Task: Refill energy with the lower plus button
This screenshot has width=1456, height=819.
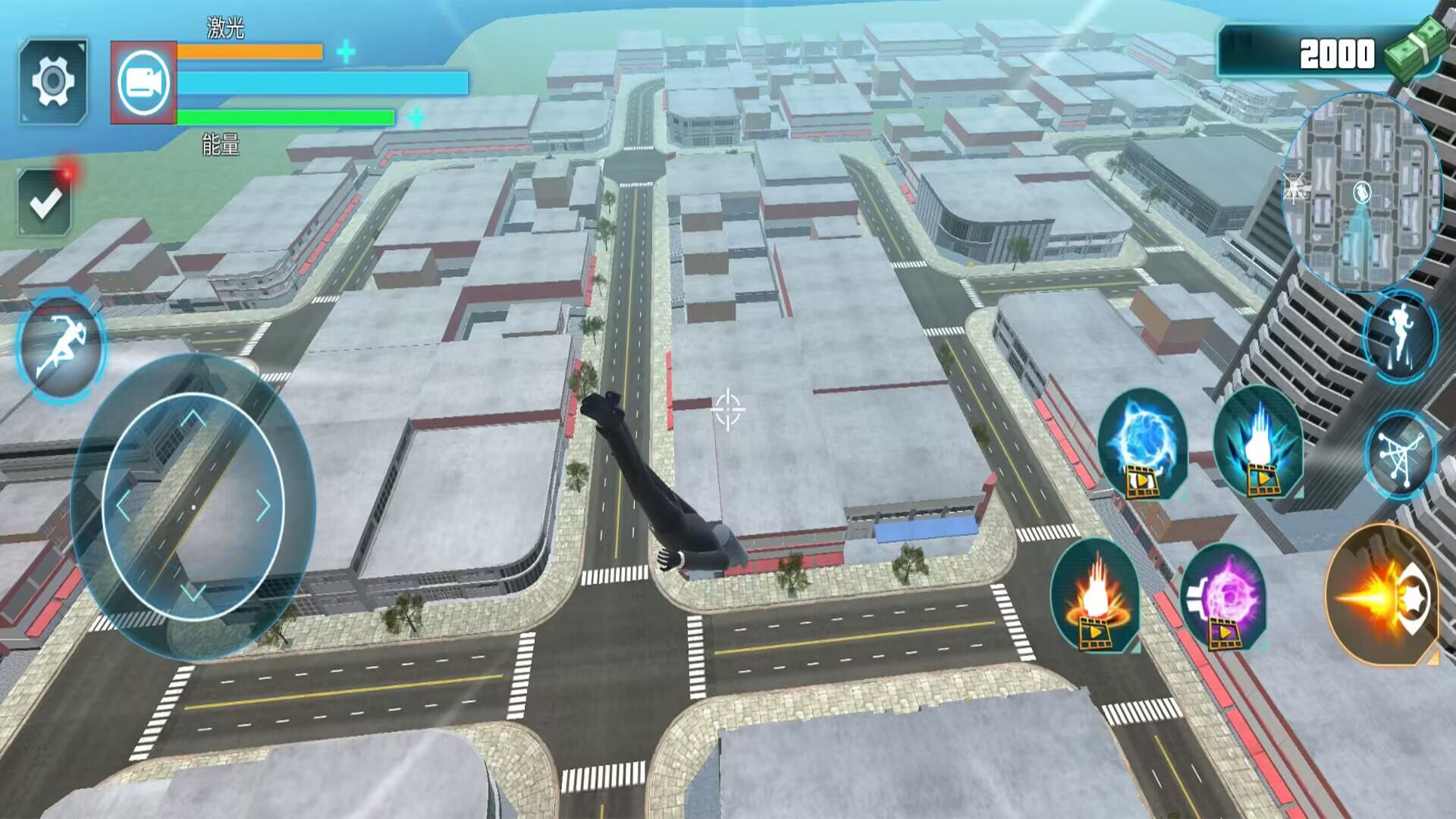Action: 416,118
